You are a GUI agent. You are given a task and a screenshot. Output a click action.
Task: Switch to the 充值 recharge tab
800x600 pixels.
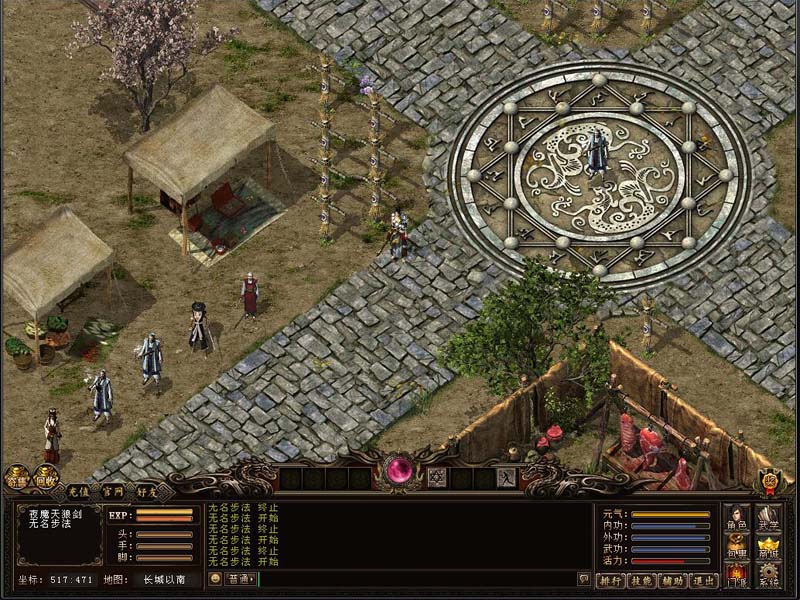click(x=79, y=492)
